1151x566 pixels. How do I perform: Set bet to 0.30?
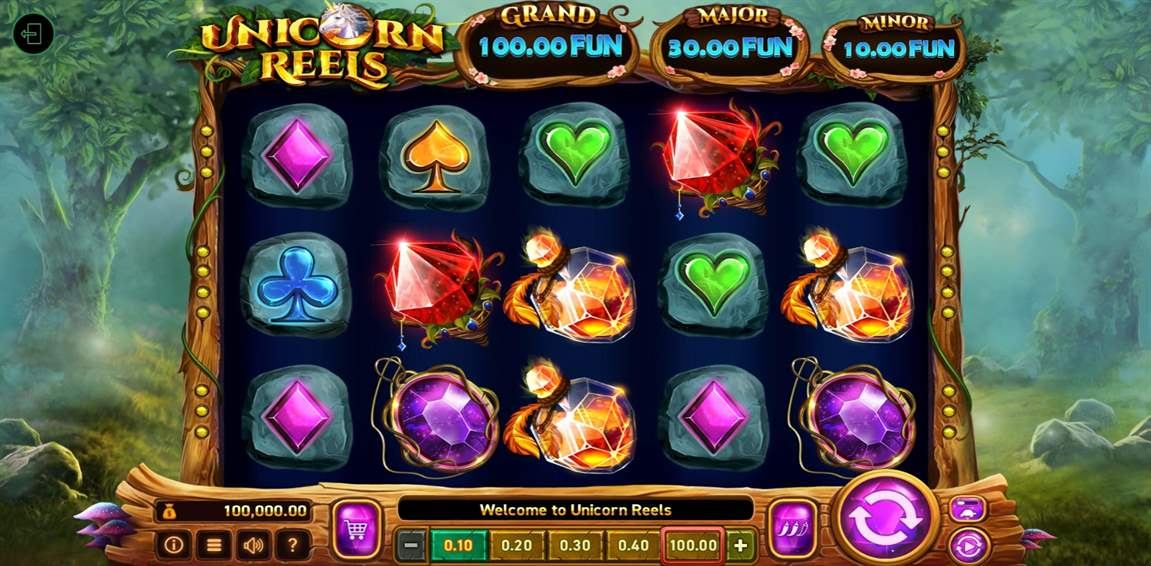(576, 546)
